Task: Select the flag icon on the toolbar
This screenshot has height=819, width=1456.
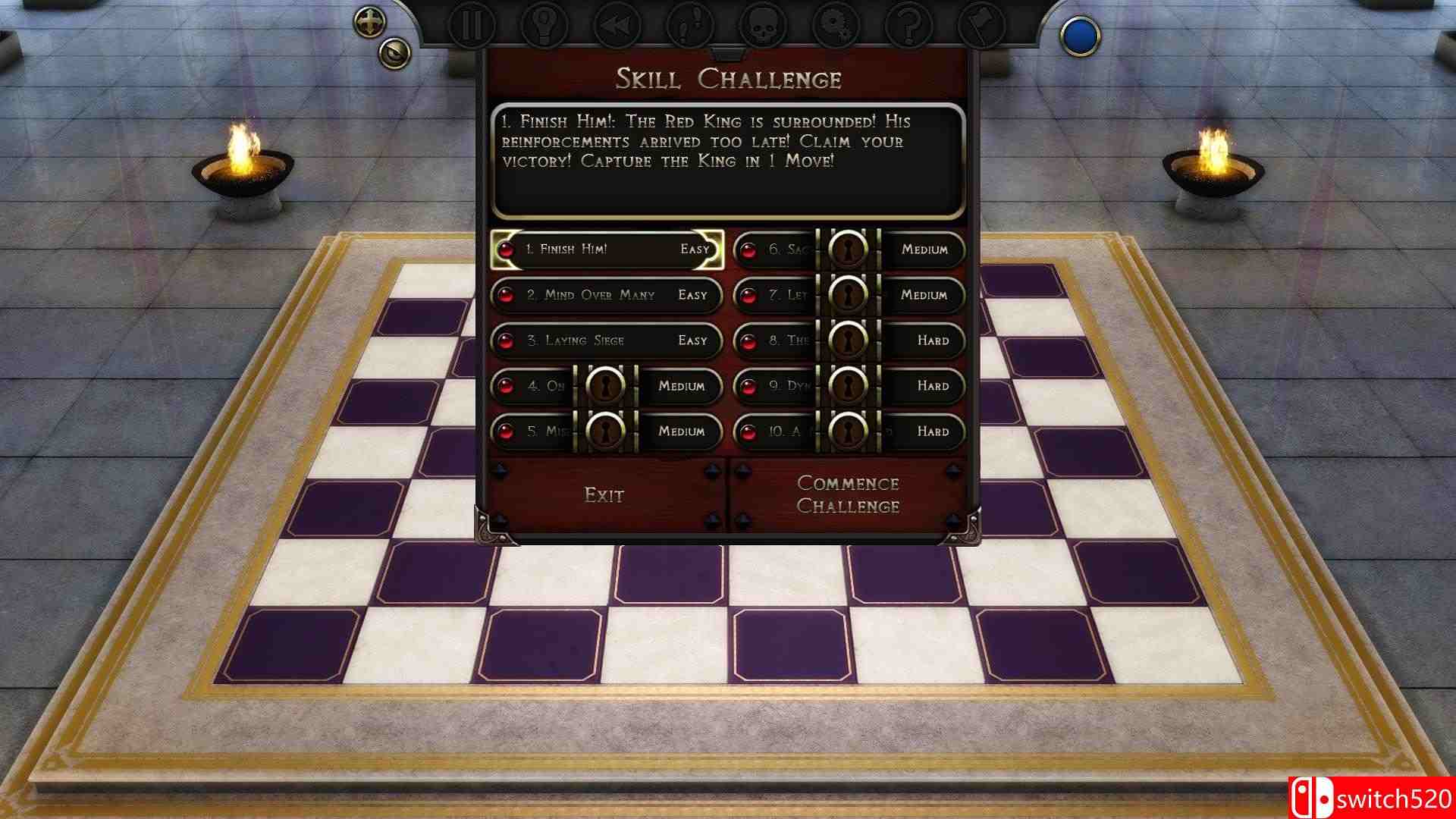Action: point(981,24)
